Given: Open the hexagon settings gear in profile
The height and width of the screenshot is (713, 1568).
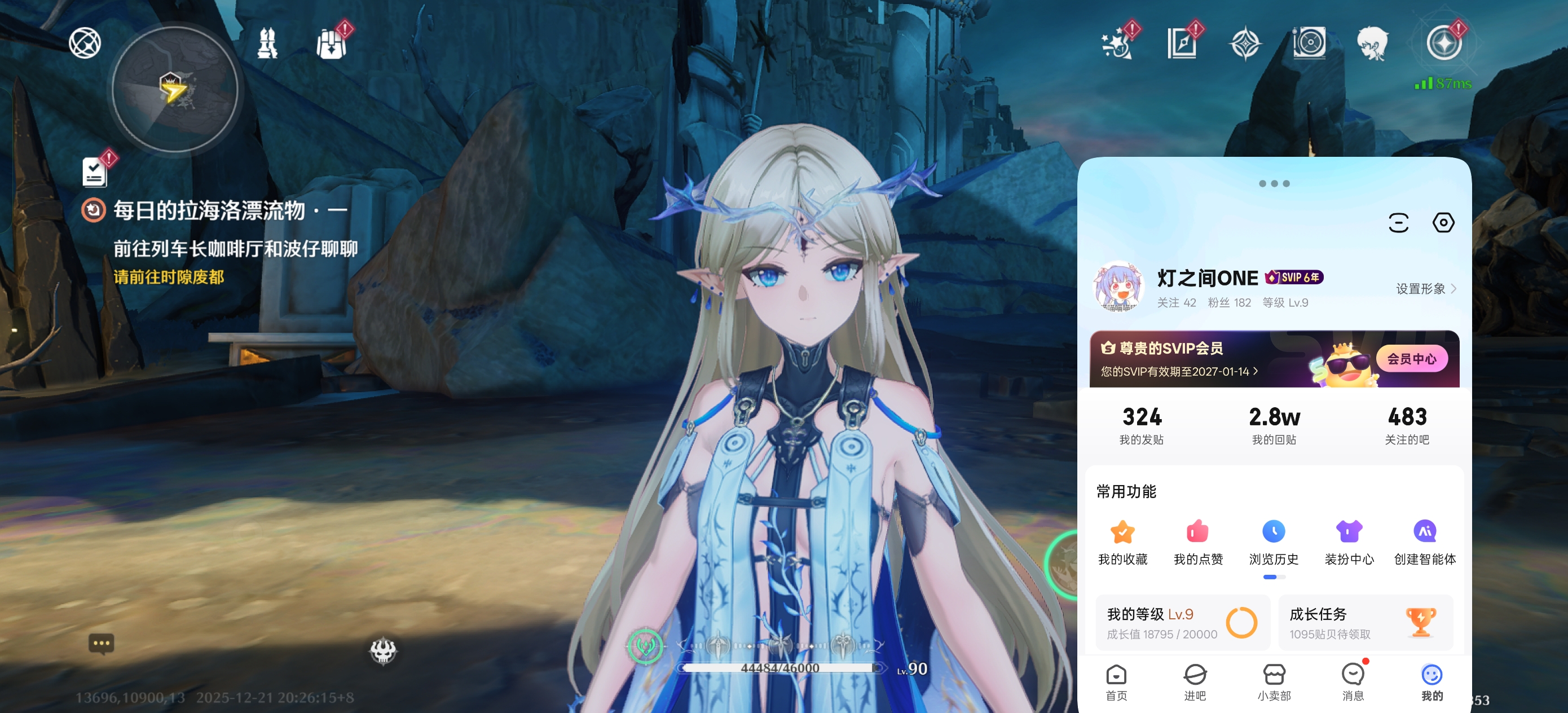Looking at the screenshot, I should [1443, 223].
